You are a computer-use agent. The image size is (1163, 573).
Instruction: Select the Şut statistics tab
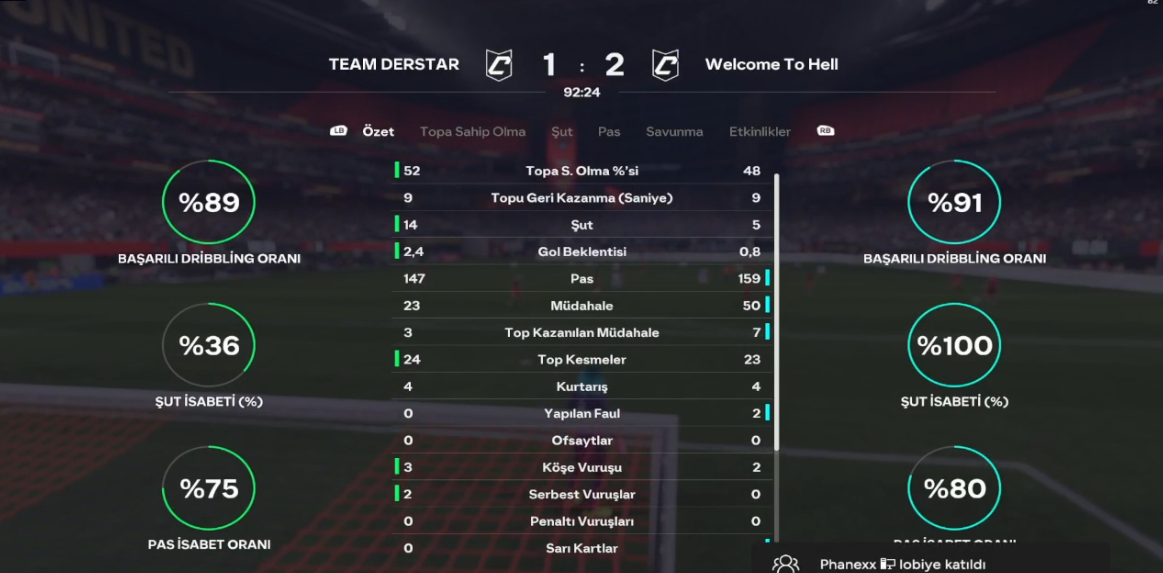[x=562, y=132]
